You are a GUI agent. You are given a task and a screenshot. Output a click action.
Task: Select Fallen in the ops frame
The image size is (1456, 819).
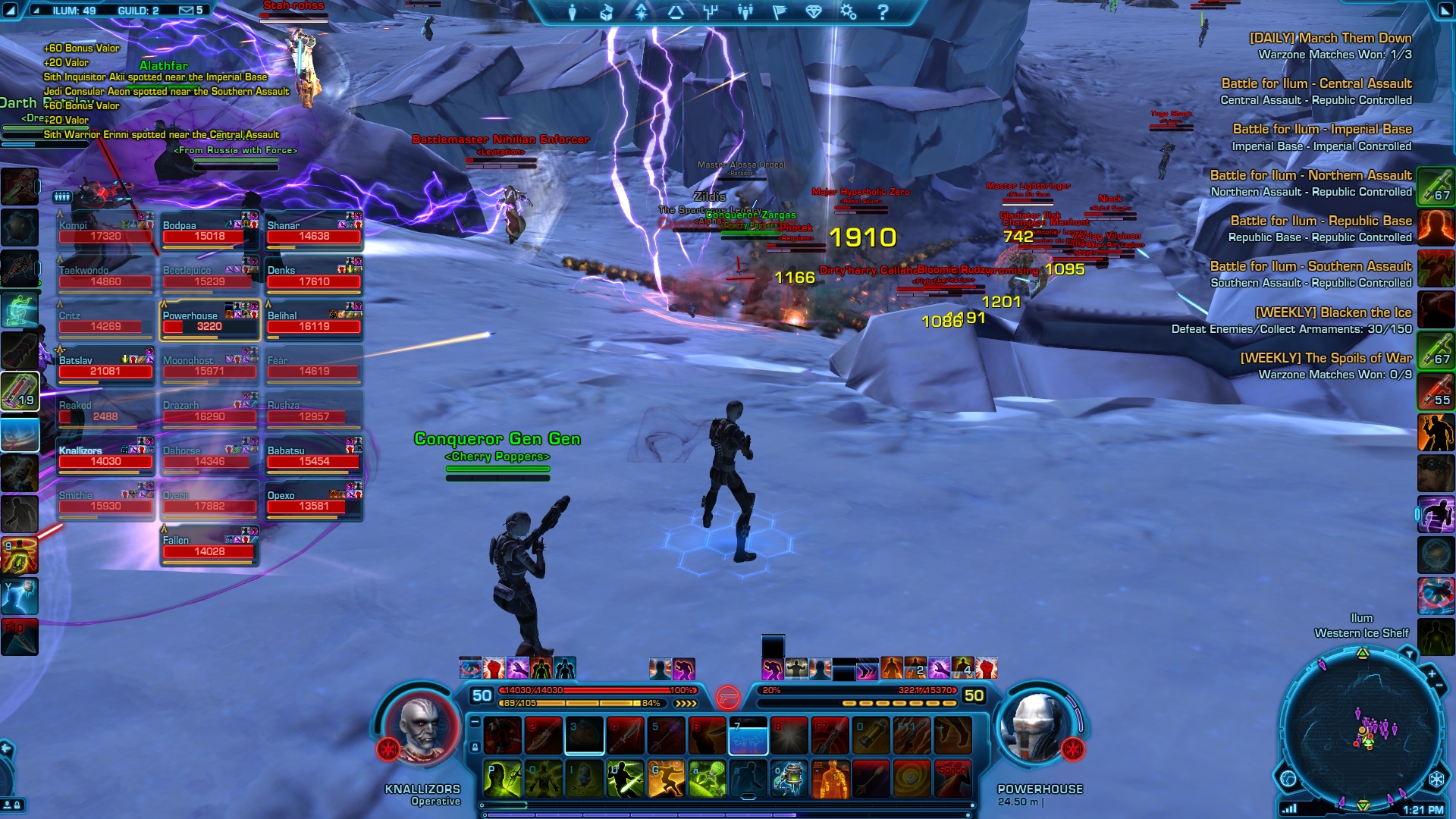tap(209, 546)
